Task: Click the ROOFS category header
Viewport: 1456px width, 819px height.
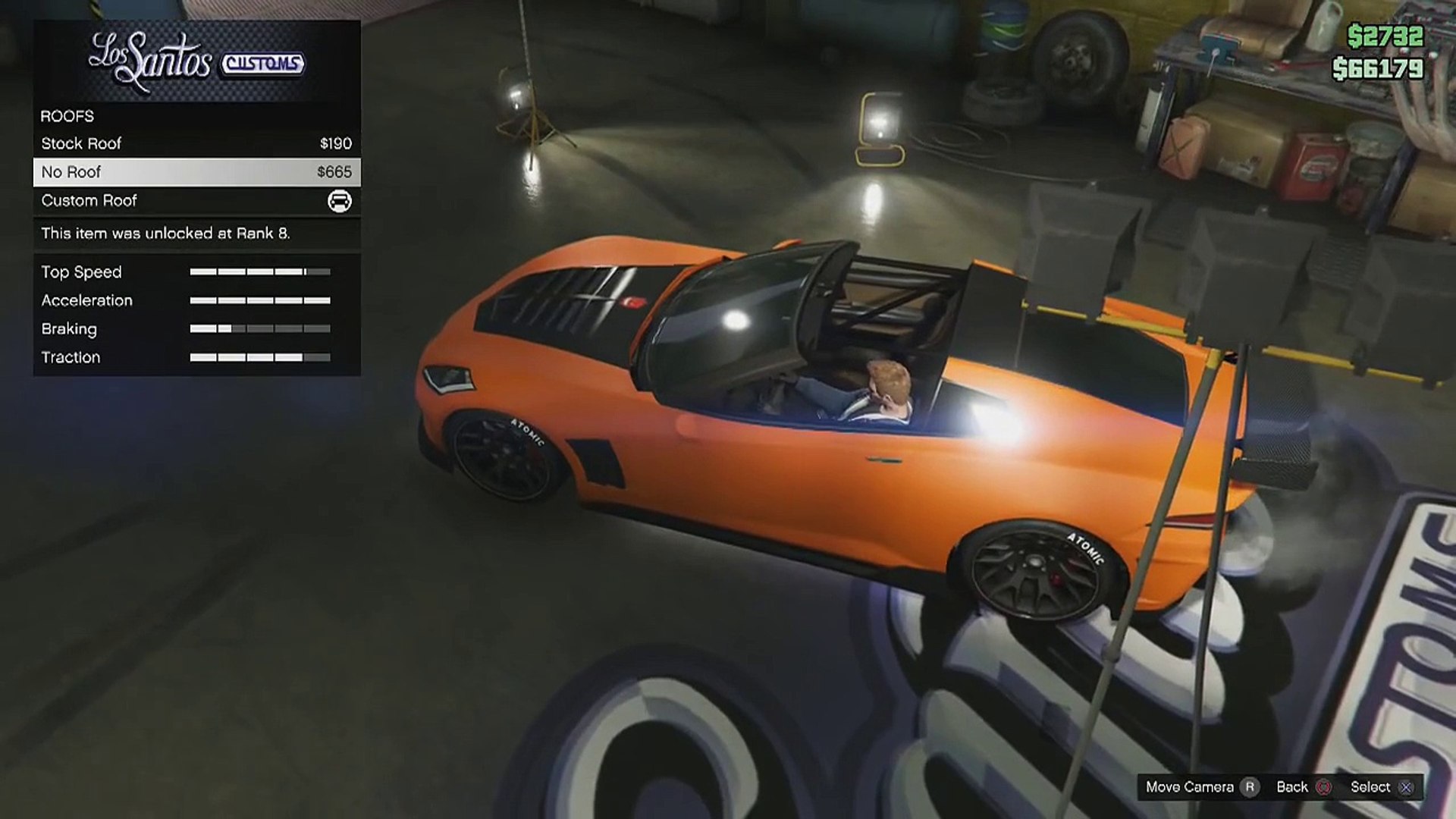Action: tap(67, 116)
